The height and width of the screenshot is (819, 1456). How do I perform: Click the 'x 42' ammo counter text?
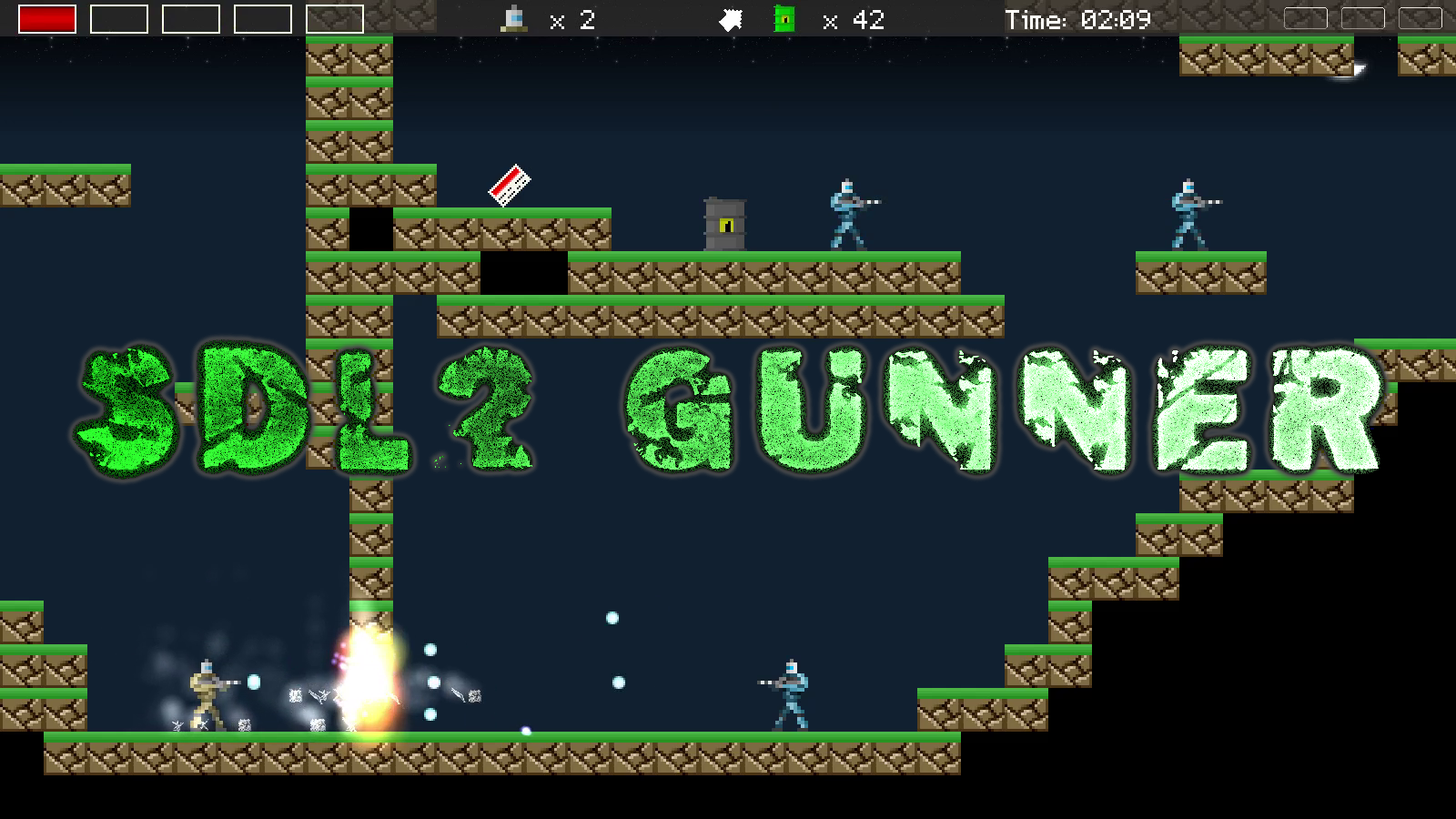[x=855, y=20]
